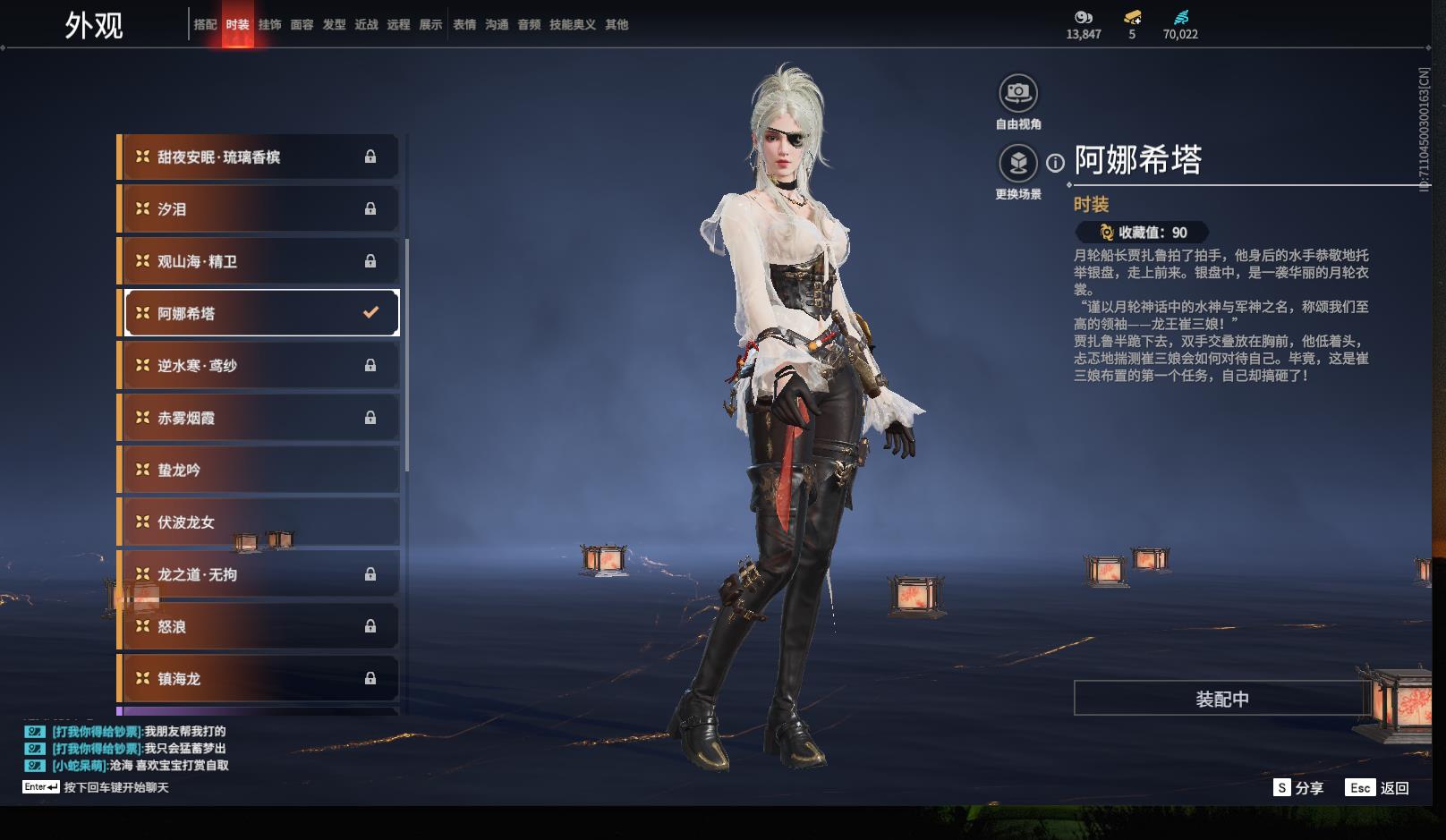
Task: Select the 表情 emotes tab
Action: point(464,25)
